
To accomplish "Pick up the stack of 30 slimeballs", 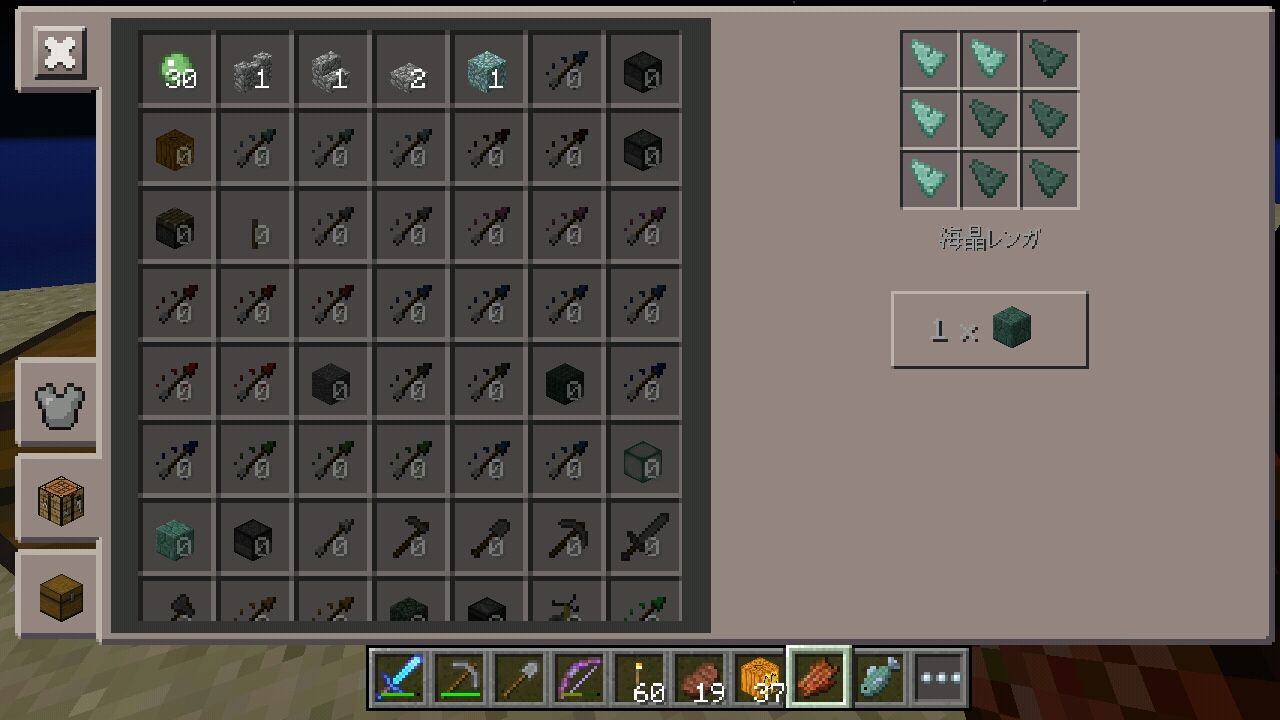I will 175,70.
